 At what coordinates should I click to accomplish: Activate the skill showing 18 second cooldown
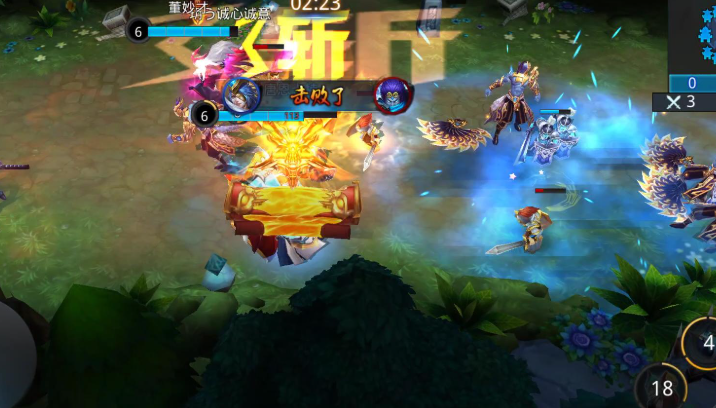coord(662,388)
